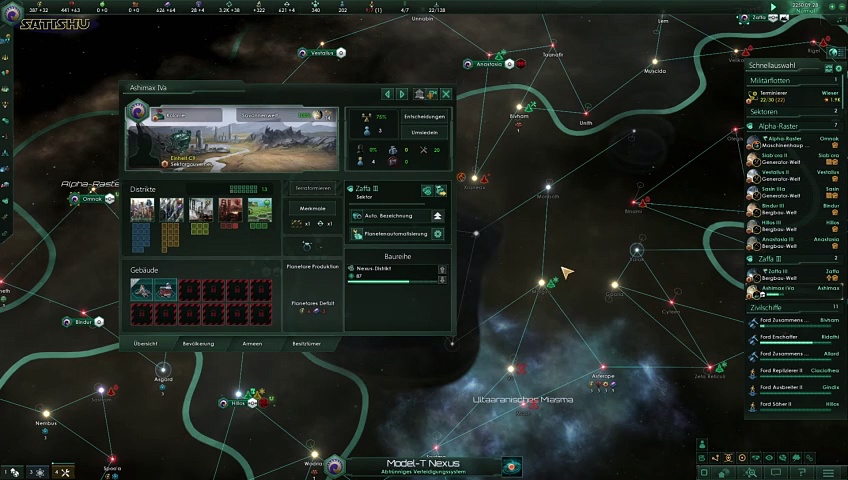Click the Umsiedeln resettle button
This screenshot has height=480, width=848.
pyautogui.click(x=424, y=133)
